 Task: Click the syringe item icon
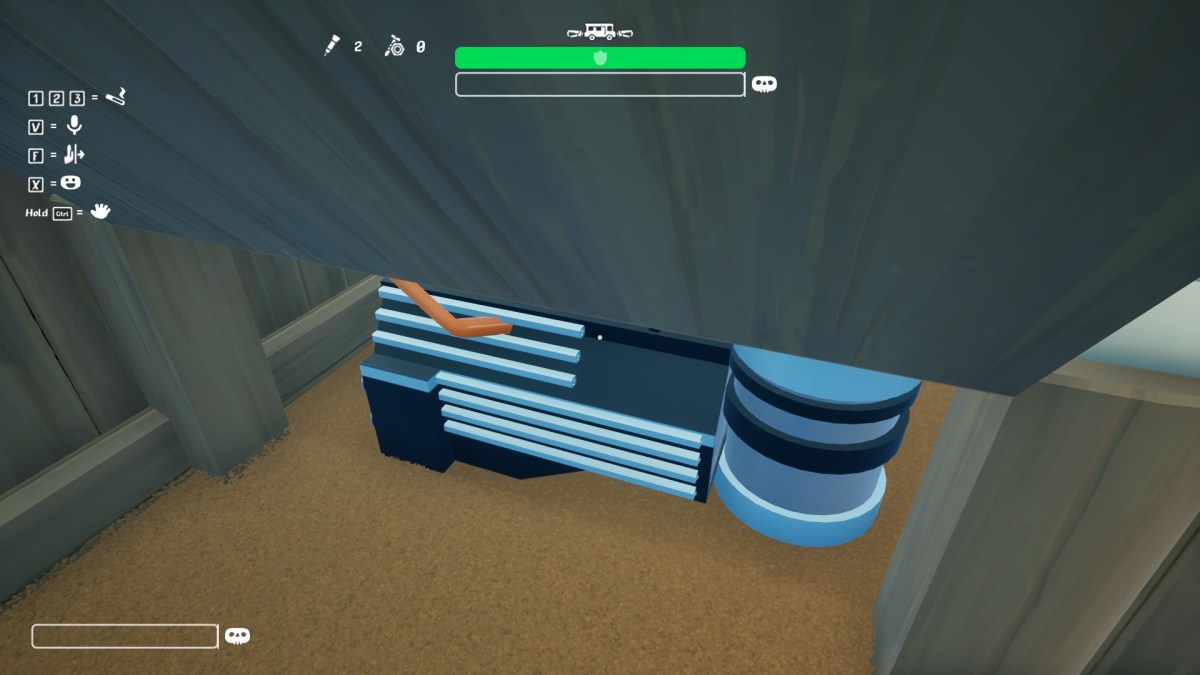tap(332, 46)
